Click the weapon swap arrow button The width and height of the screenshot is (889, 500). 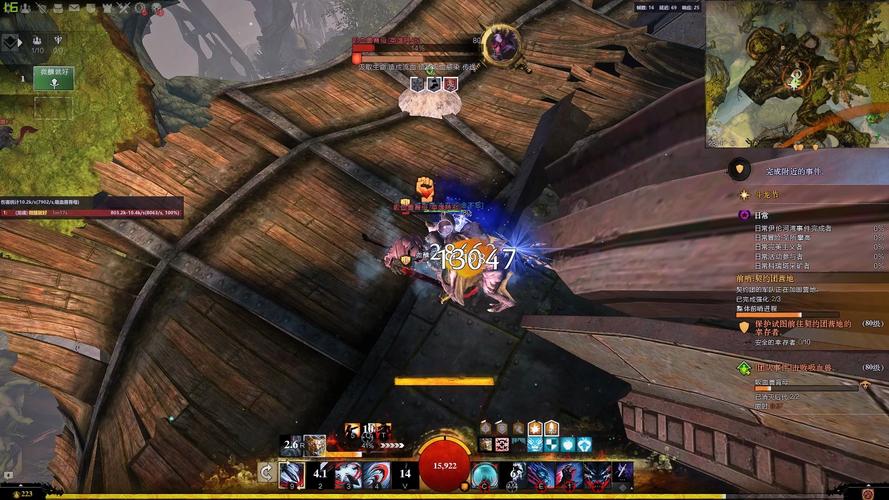tap(266, 473)
